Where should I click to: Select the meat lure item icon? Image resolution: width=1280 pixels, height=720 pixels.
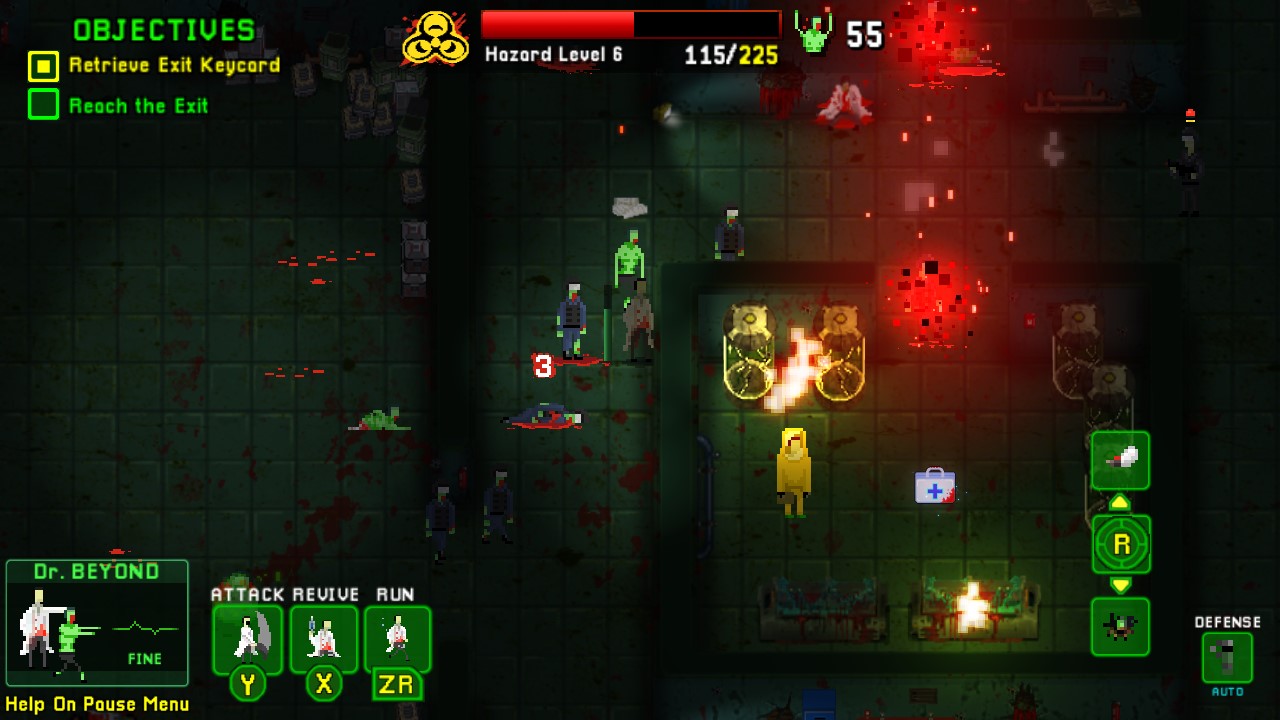[x=1120, y=460]
